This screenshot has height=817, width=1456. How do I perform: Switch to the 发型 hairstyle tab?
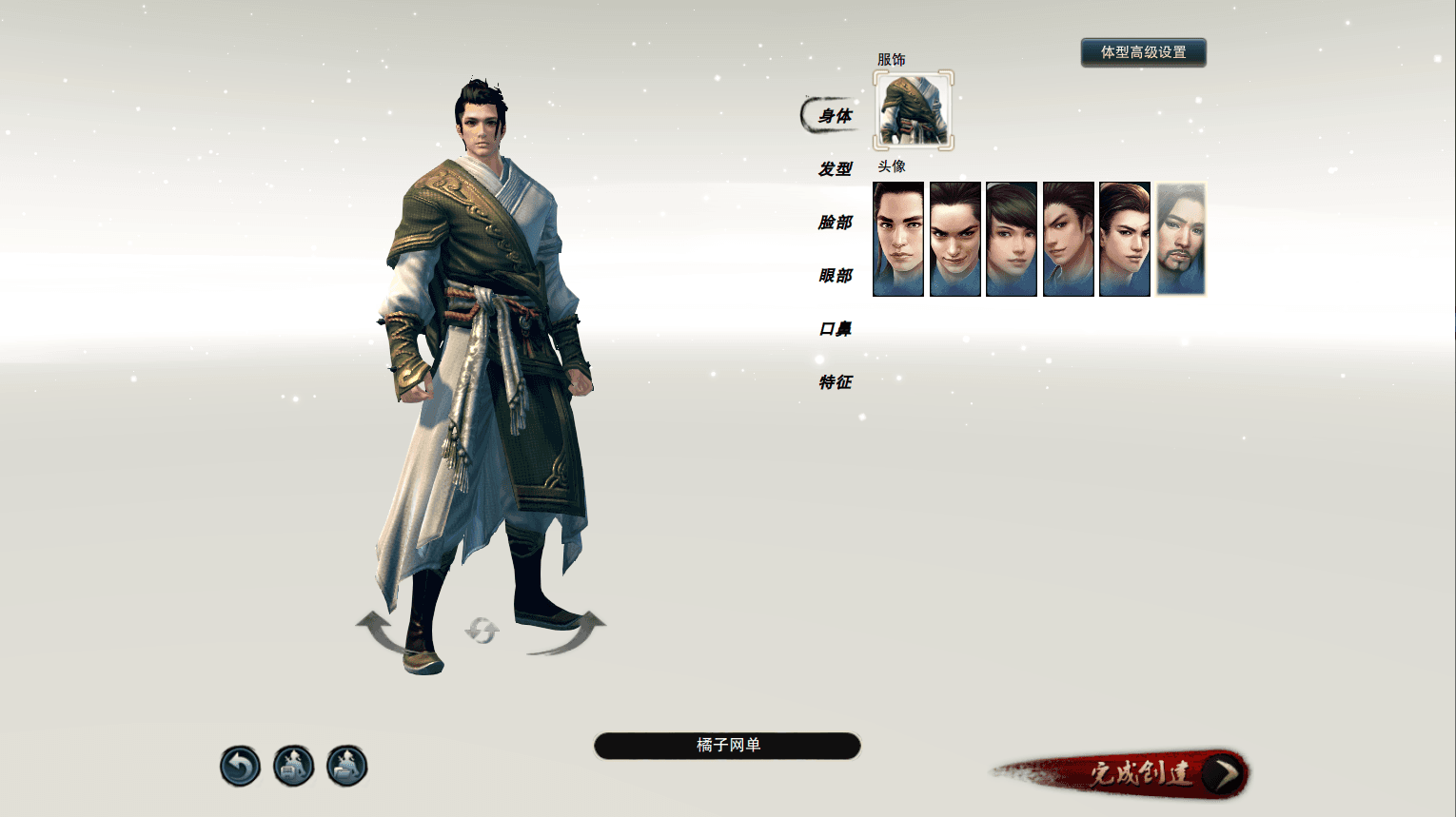coord(835,169)
